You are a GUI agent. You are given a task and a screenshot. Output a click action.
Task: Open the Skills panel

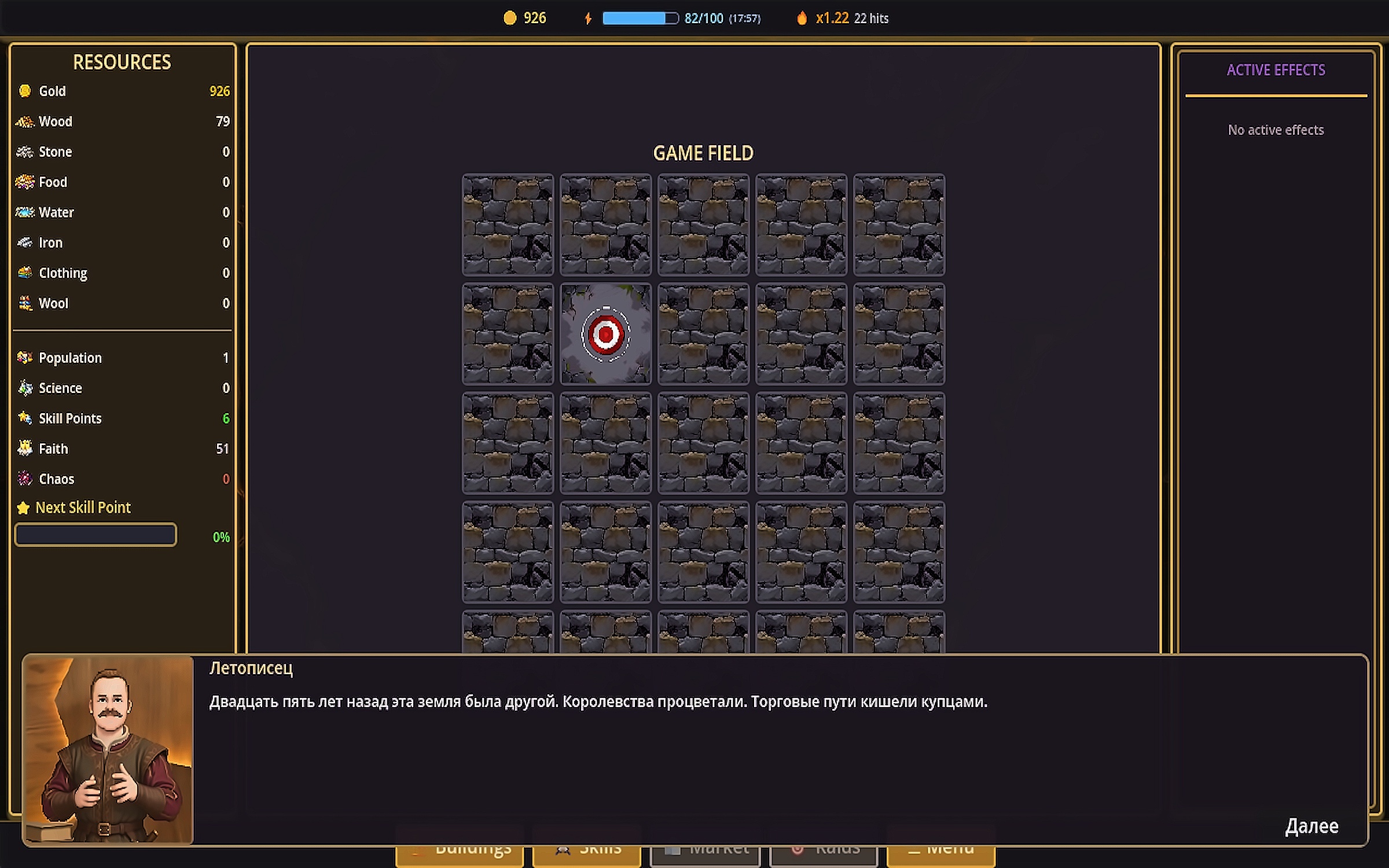click(x=586, y=857)
